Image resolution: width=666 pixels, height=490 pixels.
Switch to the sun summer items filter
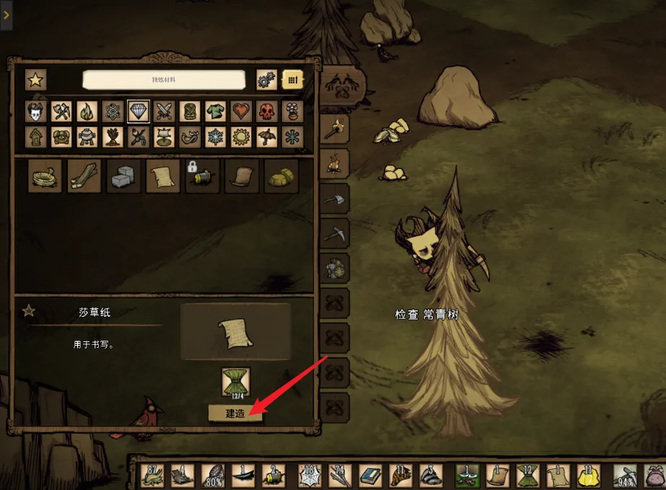[241, 136]
